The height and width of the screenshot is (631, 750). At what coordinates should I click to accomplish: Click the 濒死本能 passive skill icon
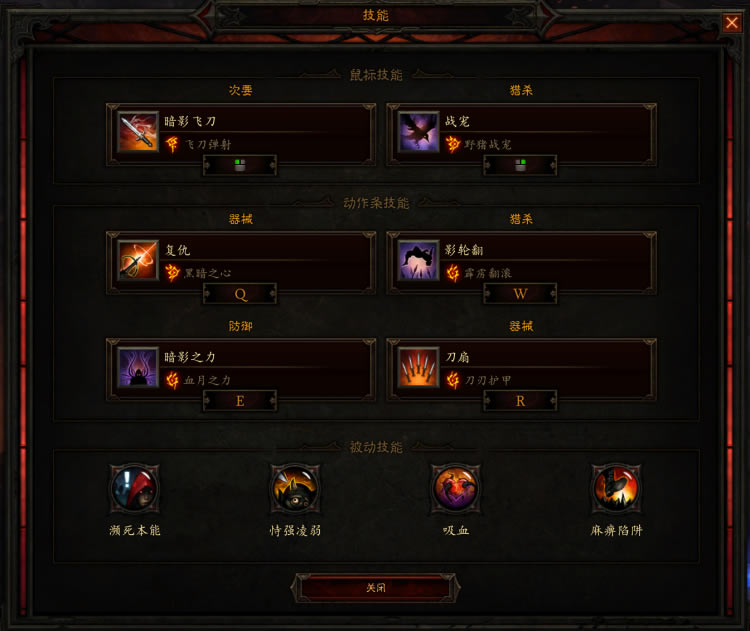[134, 489]
